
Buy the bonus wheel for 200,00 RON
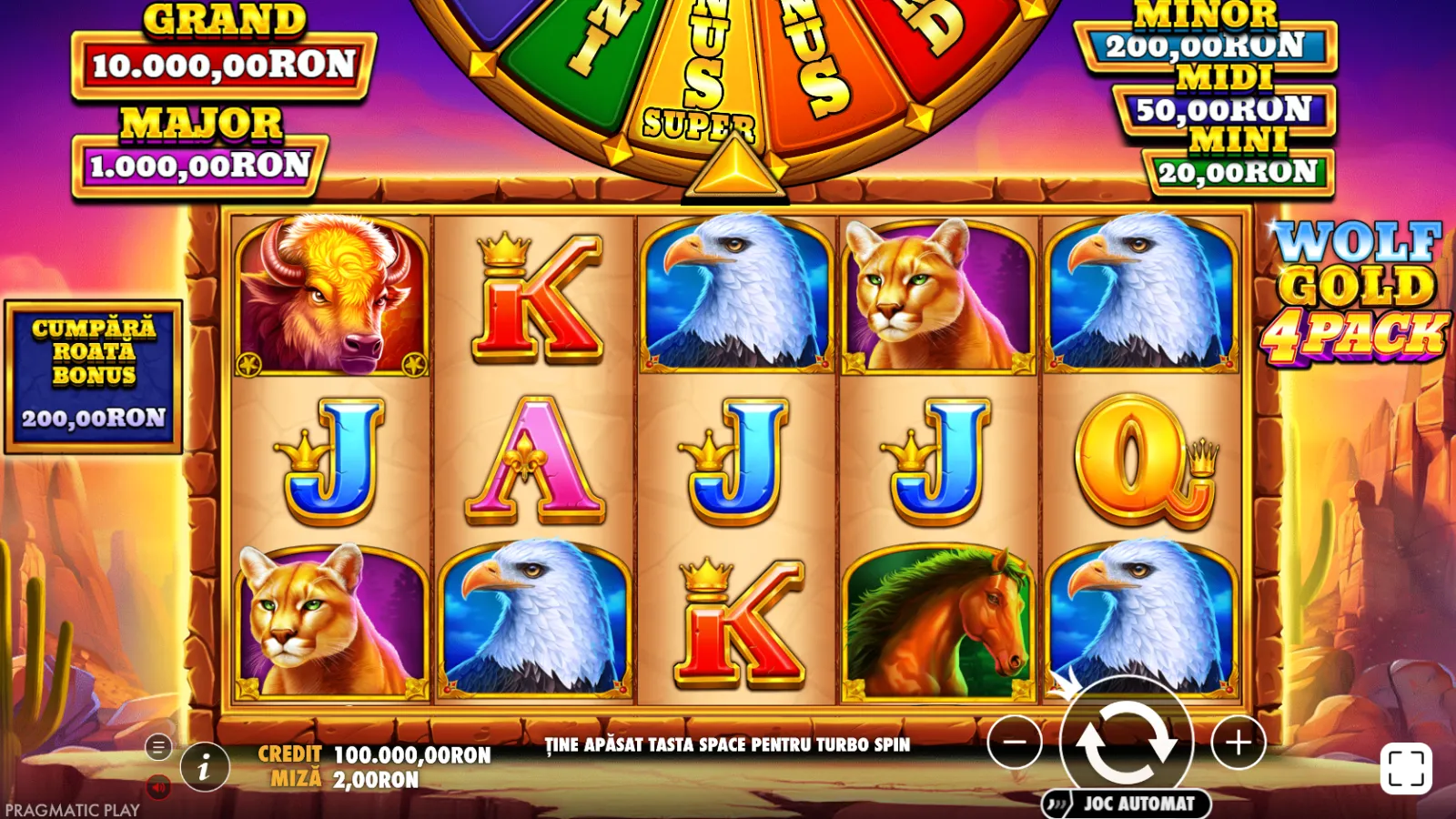coord(94,377)
